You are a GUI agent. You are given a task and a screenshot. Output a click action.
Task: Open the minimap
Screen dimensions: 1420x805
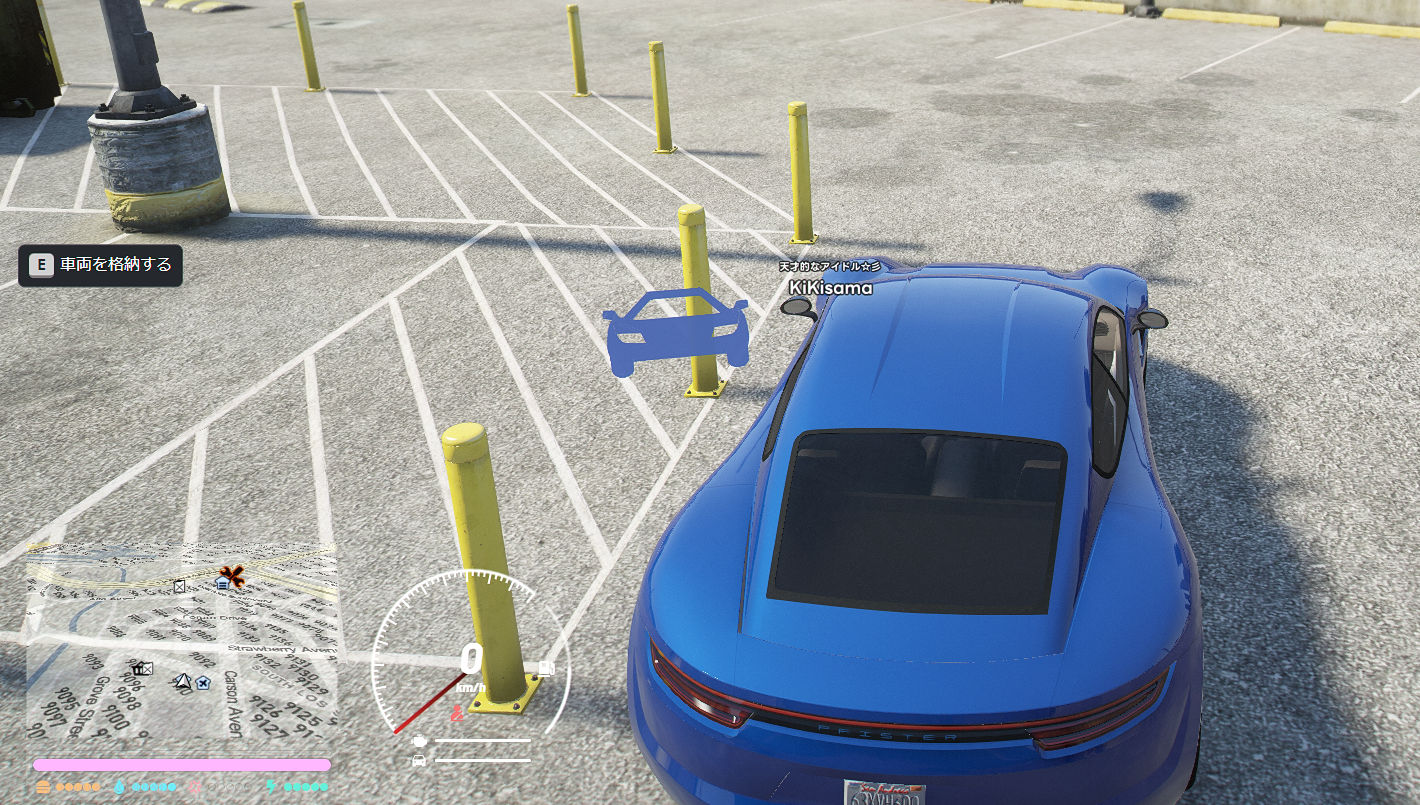(181, 642)
